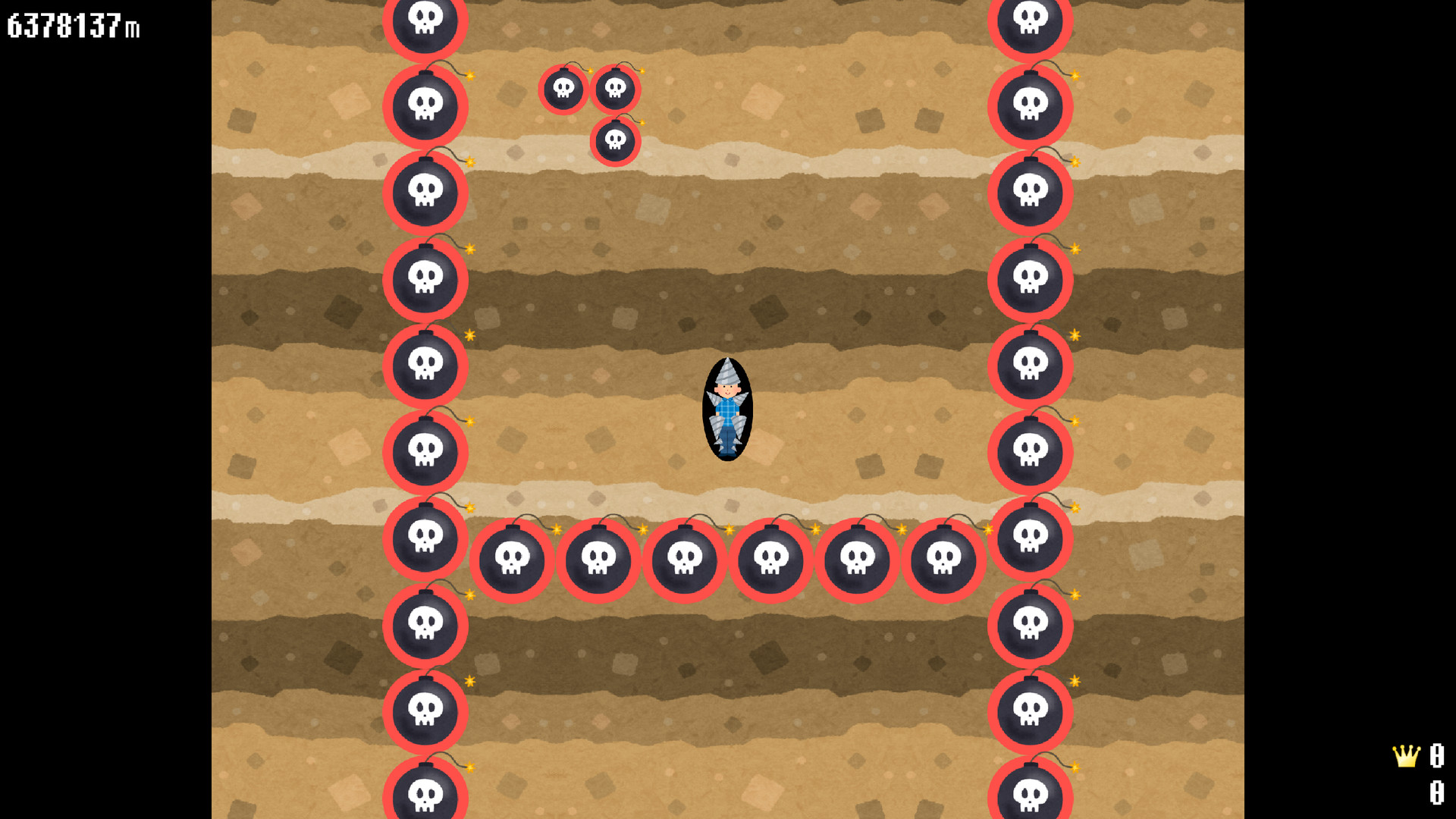Select the leftmost bomb in the horizontal bomb row
Viewport: 1456px width, 819px height.
click(514, 561)
